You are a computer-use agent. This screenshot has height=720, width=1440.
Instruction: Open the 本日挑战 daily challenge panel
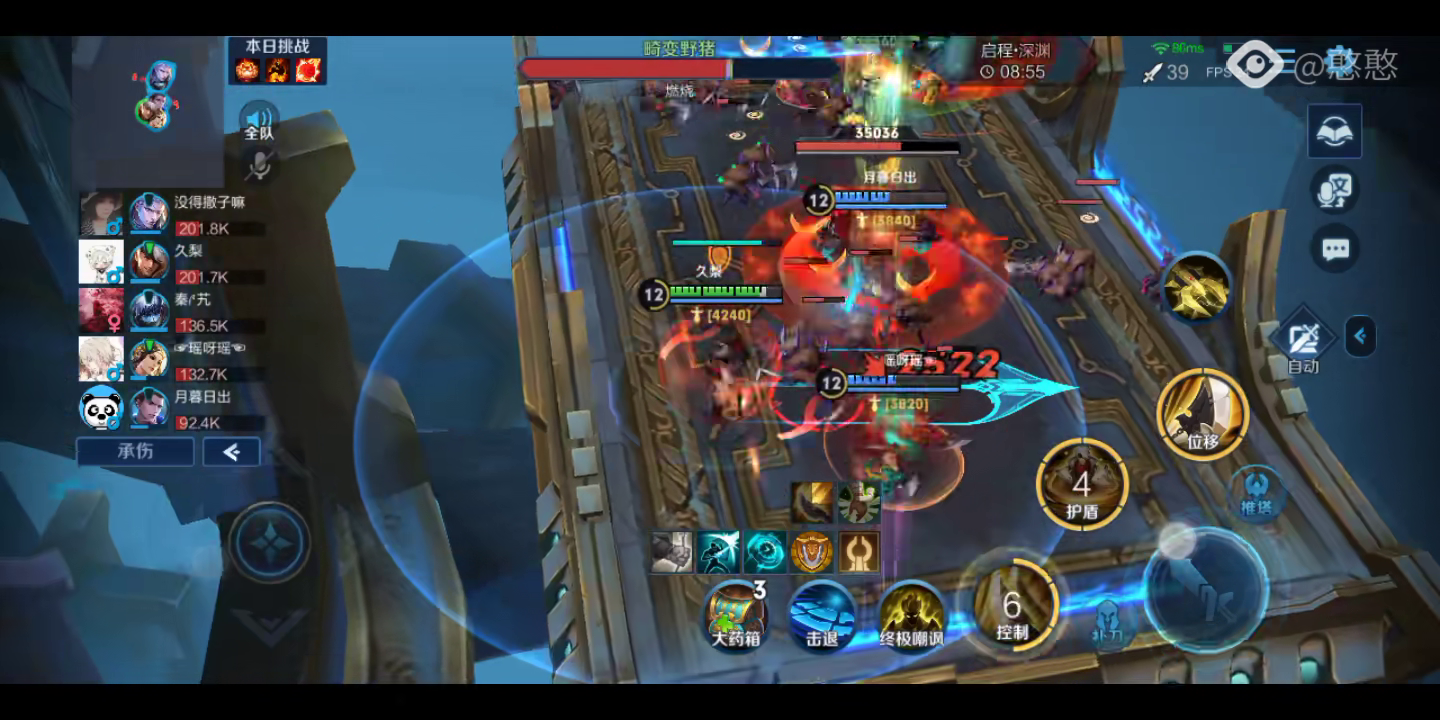tap(277, 61)
